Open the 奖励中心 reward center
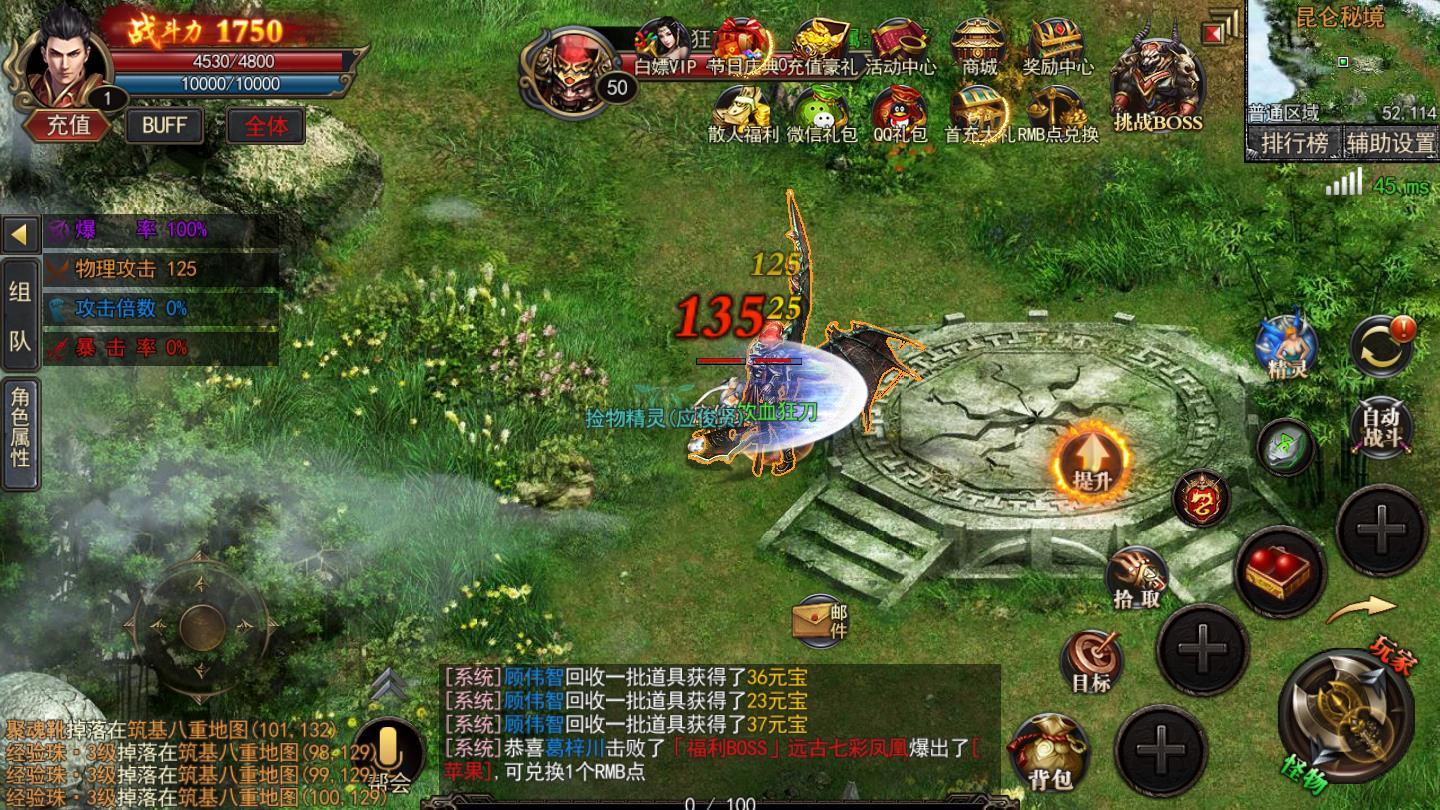The height and width of the screenshot is (810, 1440). 1057,46
